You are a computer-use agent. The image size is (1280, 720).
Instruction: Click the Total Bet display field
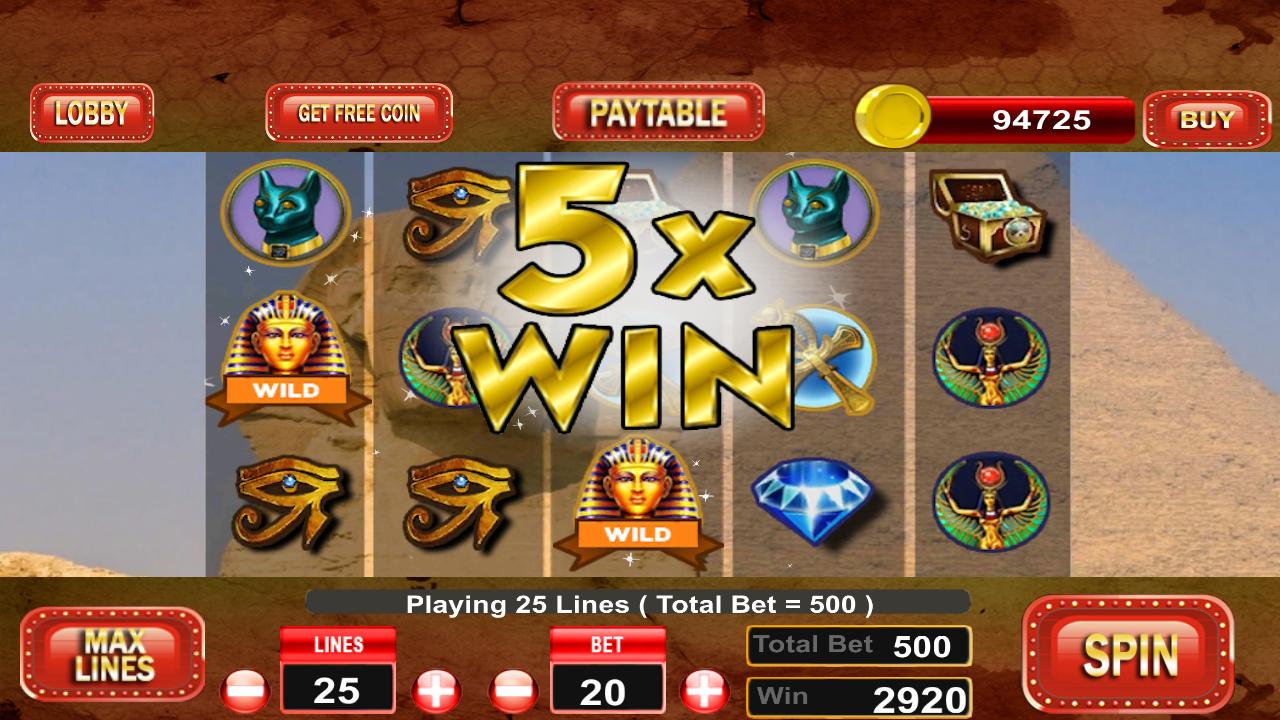coord(858,645)
